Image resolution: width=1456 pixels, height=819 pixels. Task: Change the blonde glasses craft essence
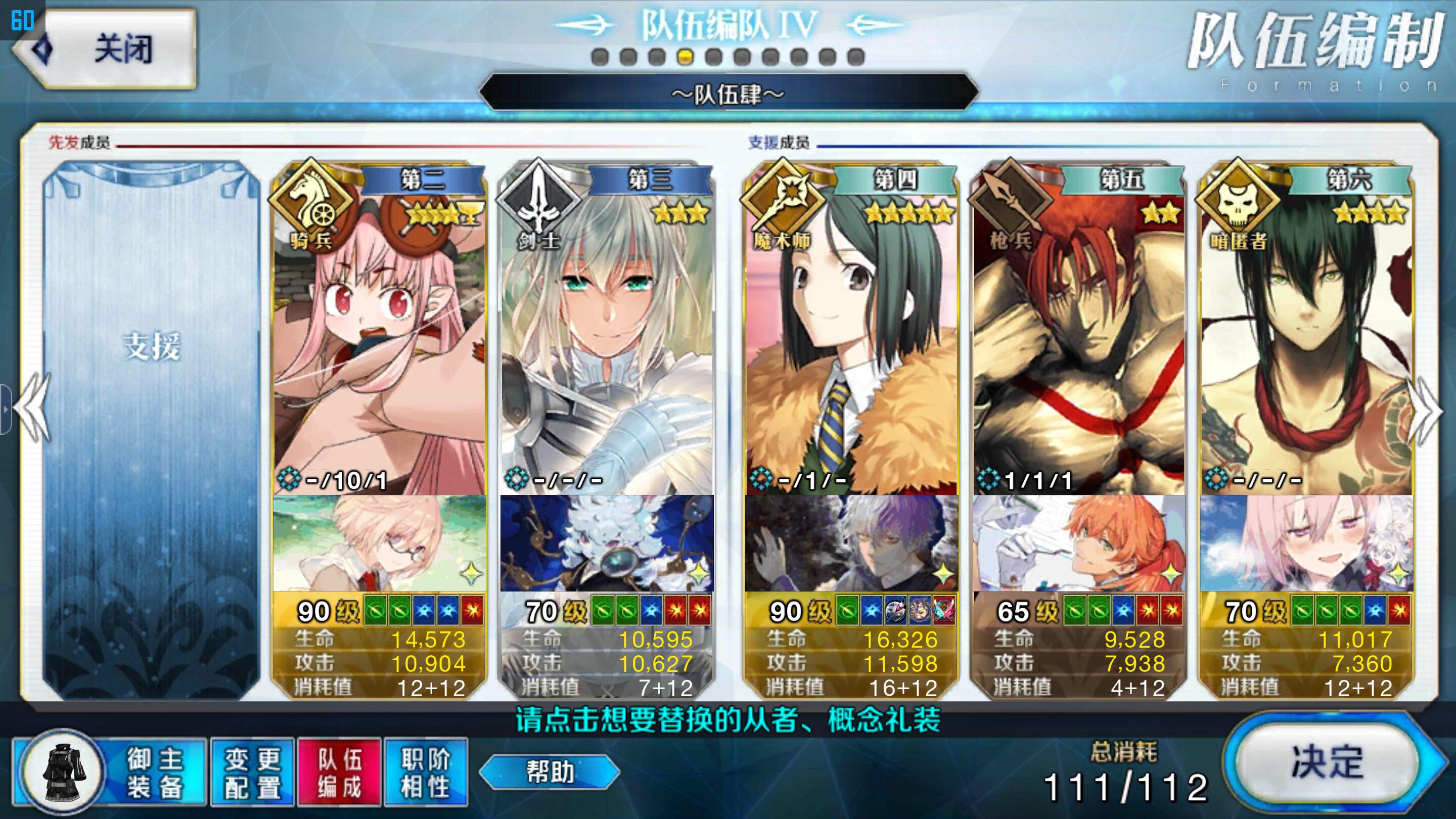point(379,543)
